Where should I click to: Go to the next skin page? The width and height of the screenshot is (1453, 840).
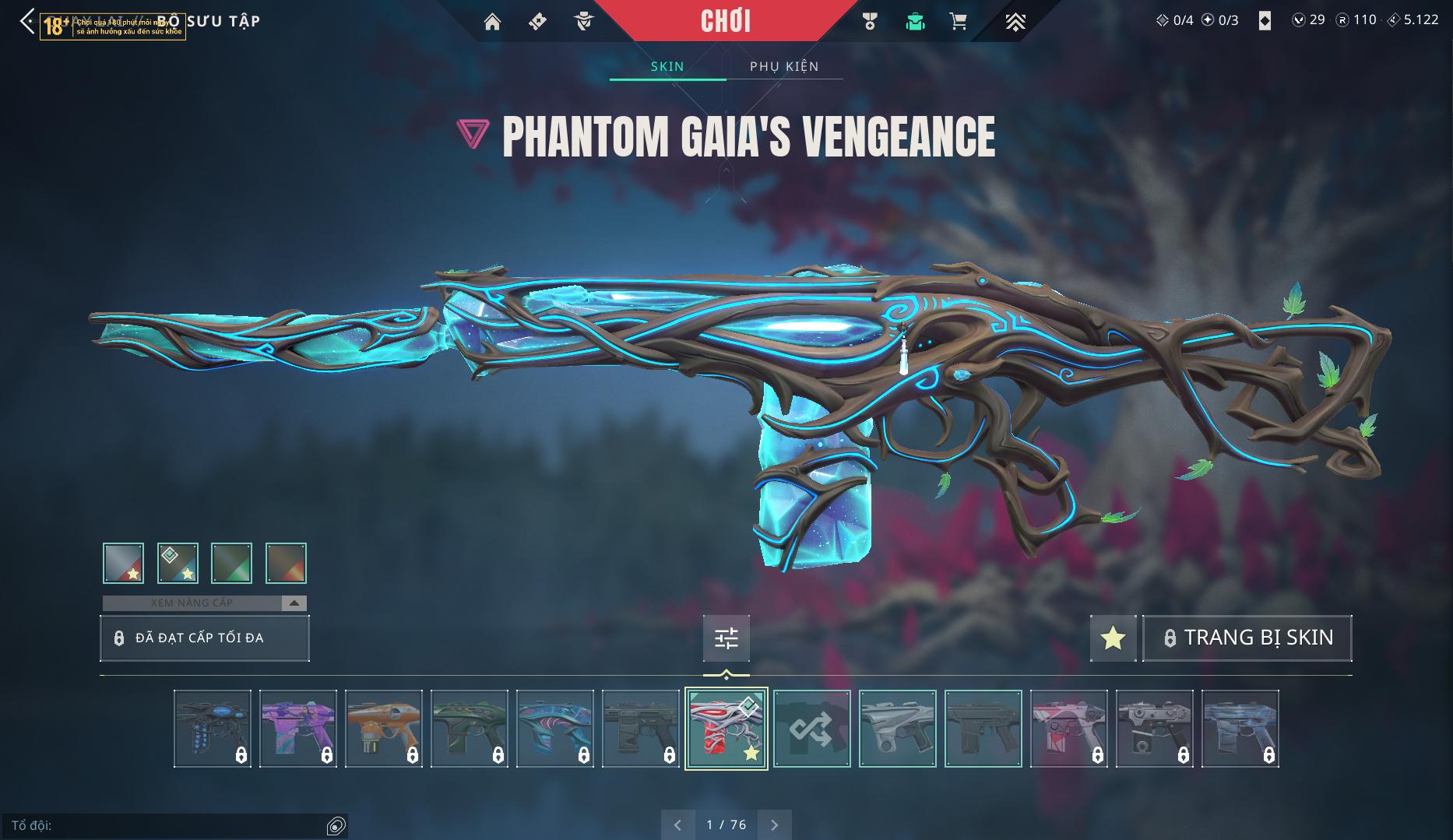774,824
